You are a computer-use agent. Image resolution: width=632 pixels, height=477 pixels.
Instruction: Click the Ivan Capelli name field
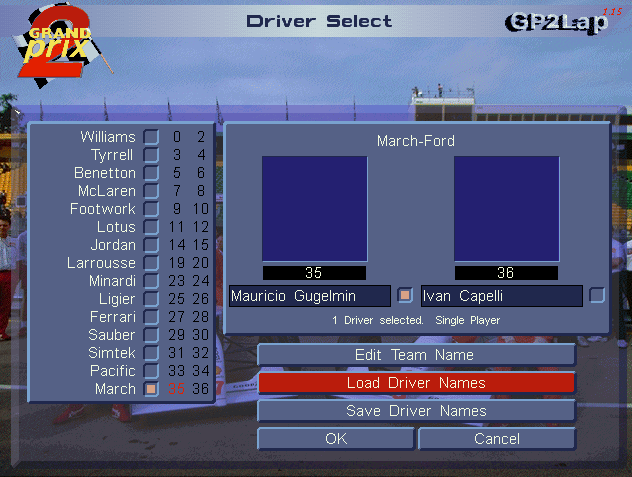tap(501, 296)
